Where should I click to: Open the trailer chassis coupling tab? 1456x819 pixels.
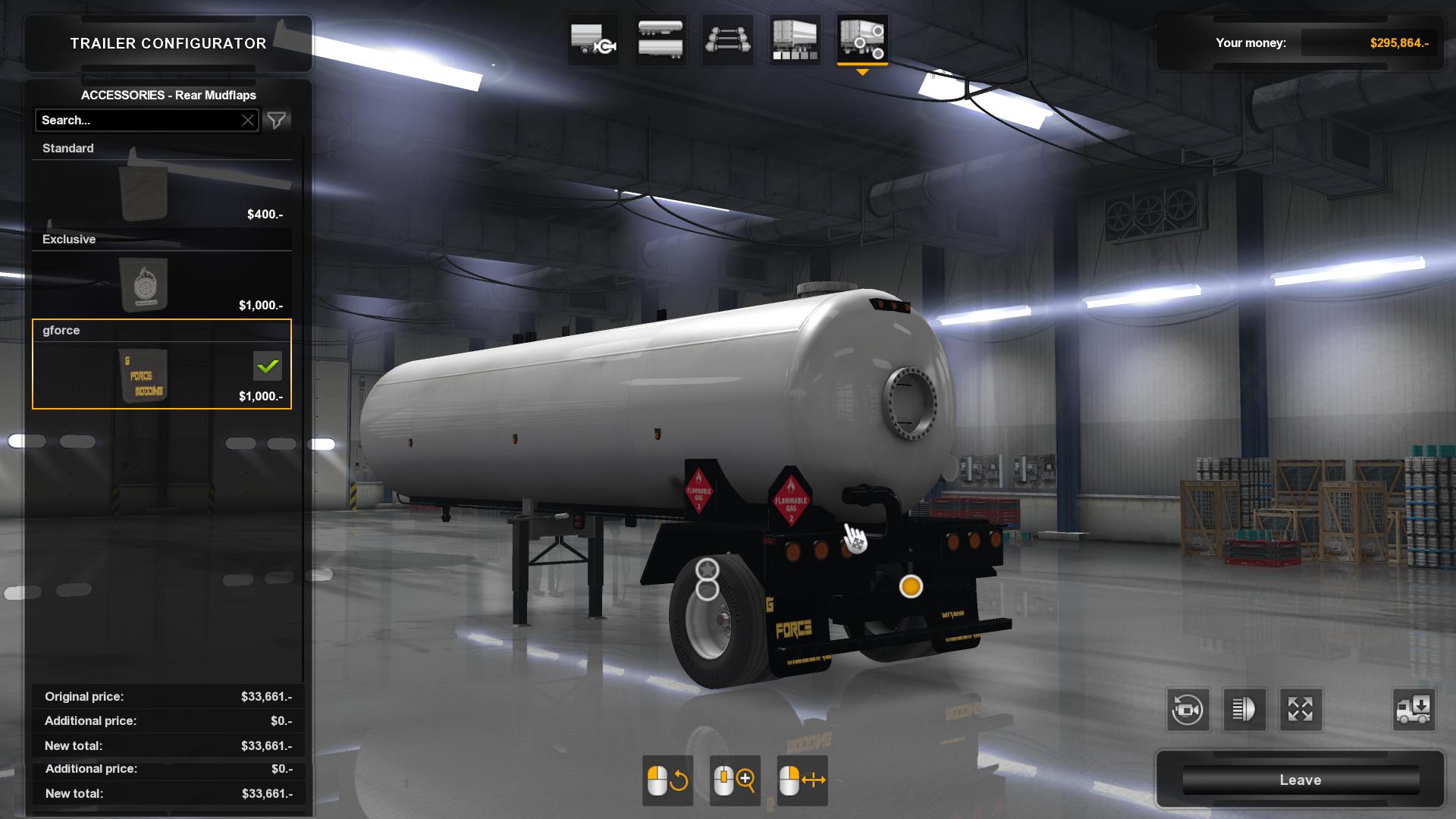[x=594, y=39]
